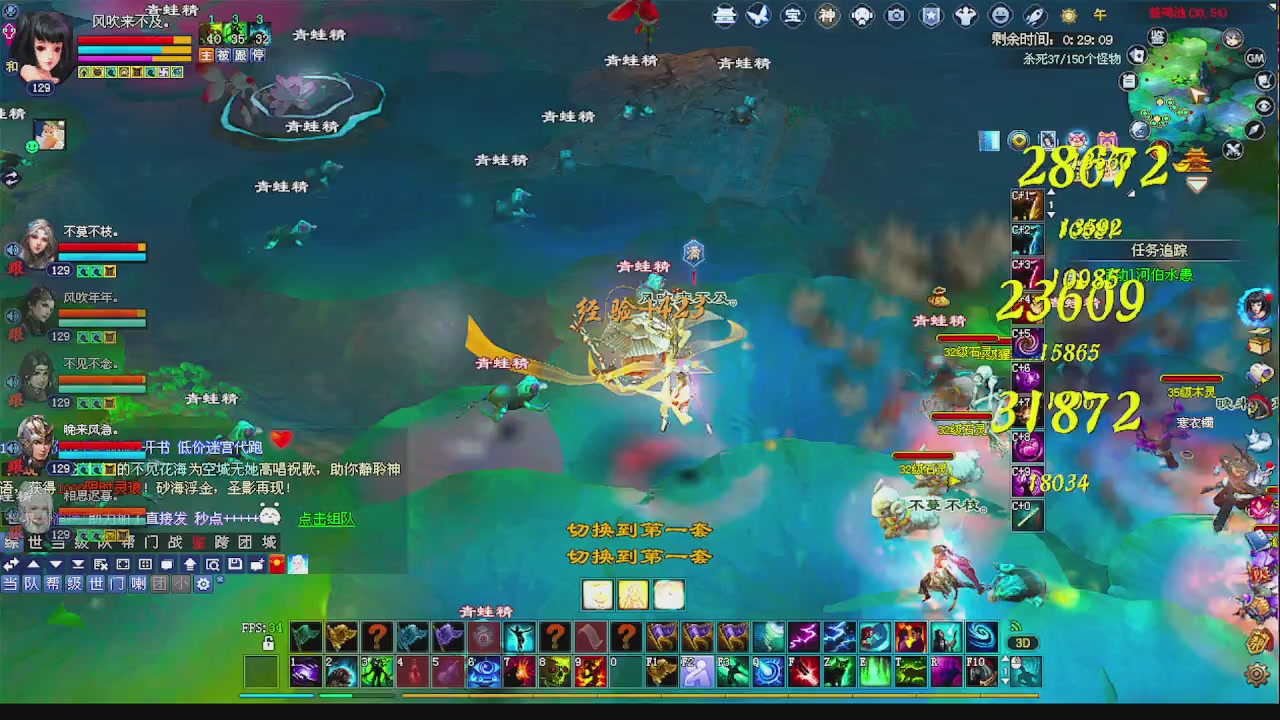Toggle the eye visibility icon under the minimap
This screenshot has height=720, width=1280.
(1264, 105)
